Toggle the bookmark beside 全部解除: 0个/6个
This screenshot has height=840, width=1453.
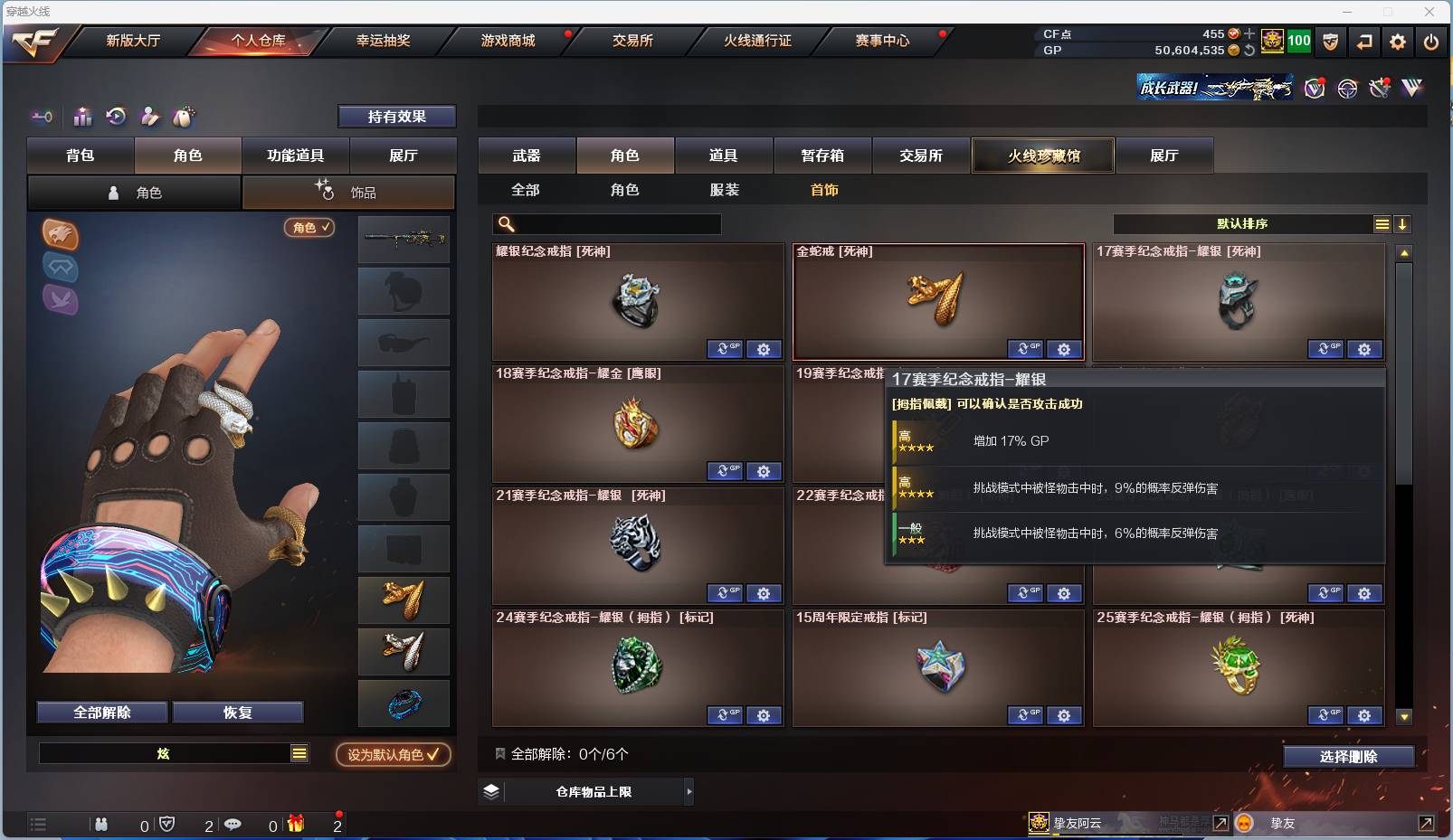498,753
